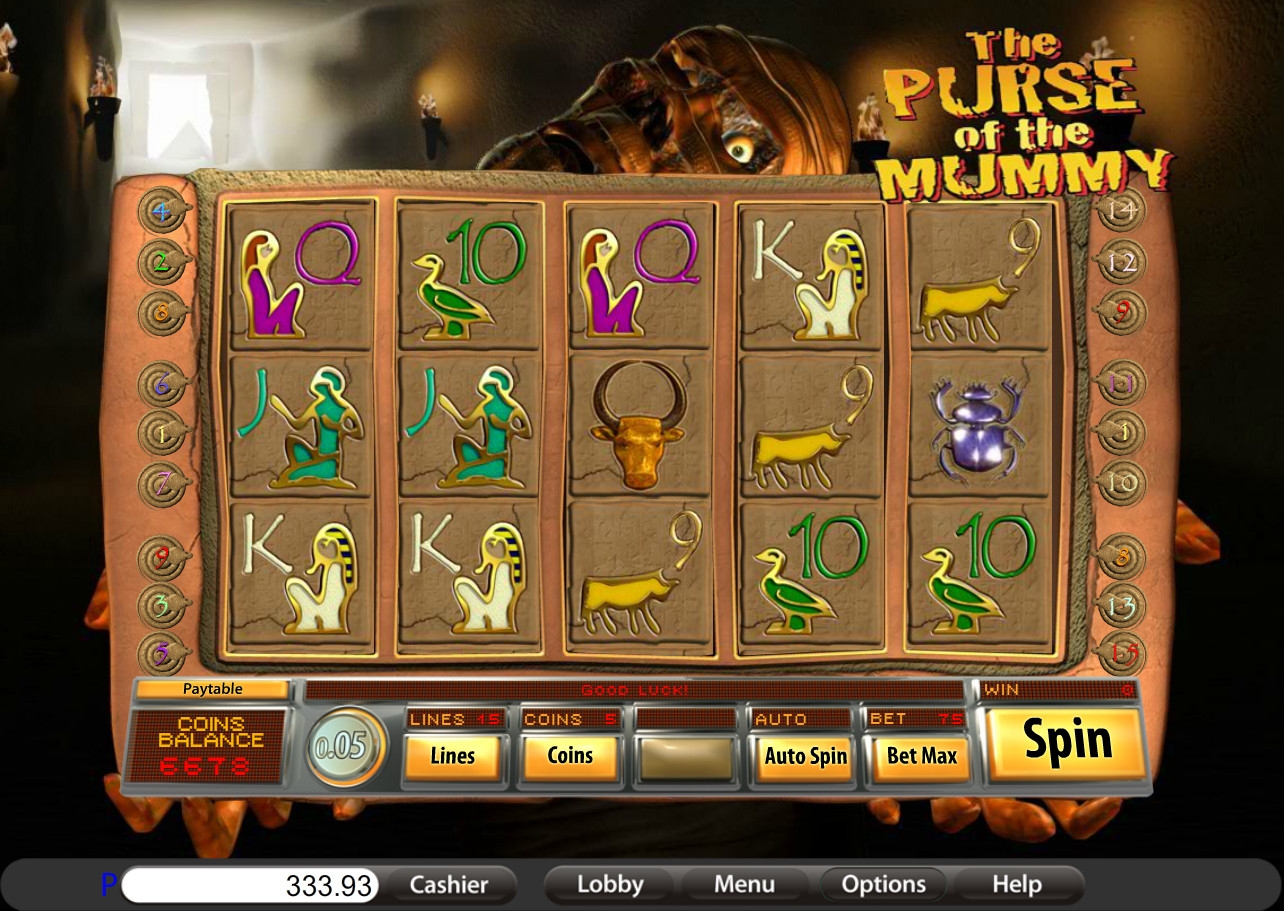Select payline marker 4
The width and height of the screenshot is (1284, 911).
160,212
